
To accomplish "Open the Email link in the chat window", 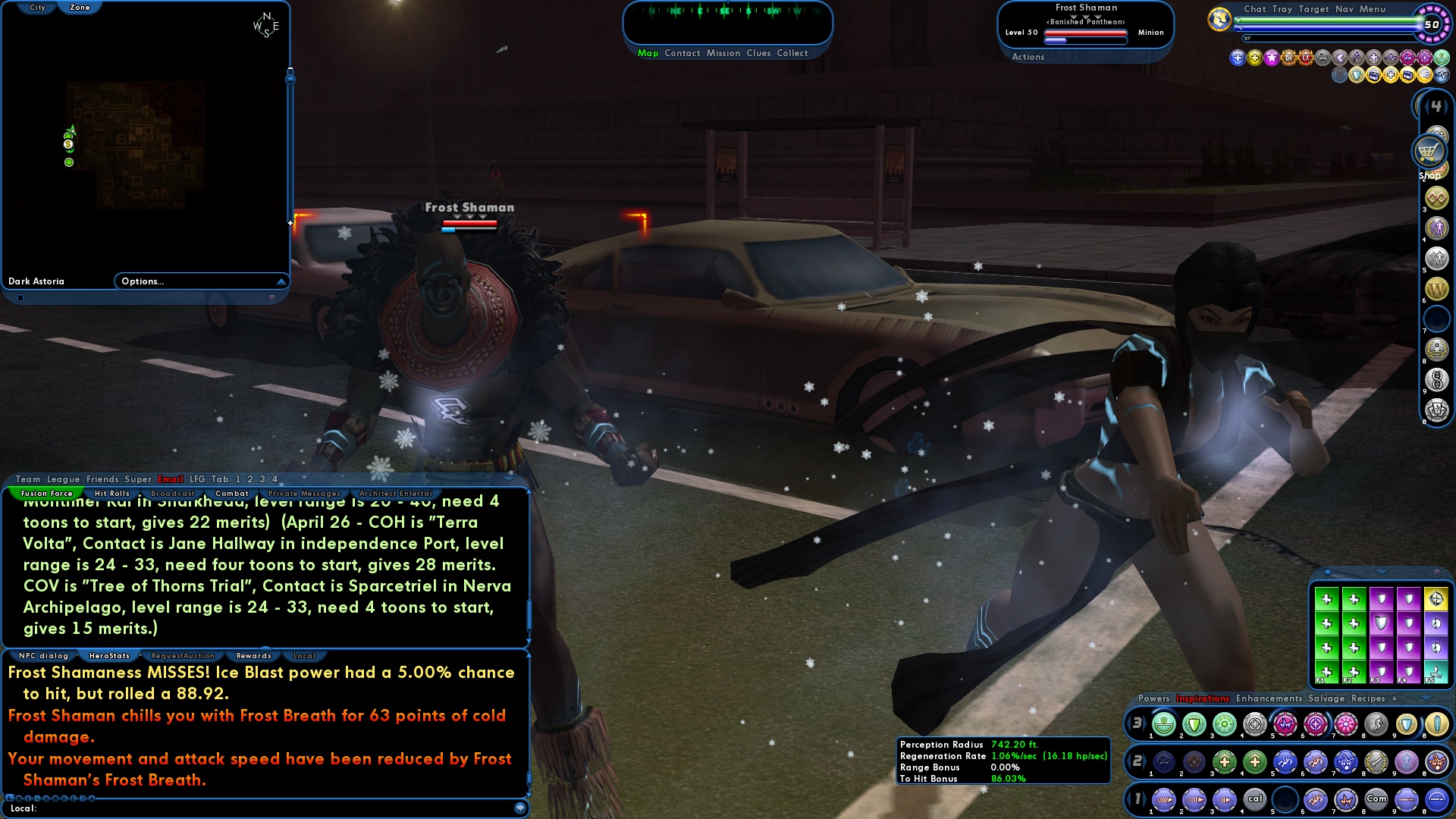I will (x=171, y=479).
